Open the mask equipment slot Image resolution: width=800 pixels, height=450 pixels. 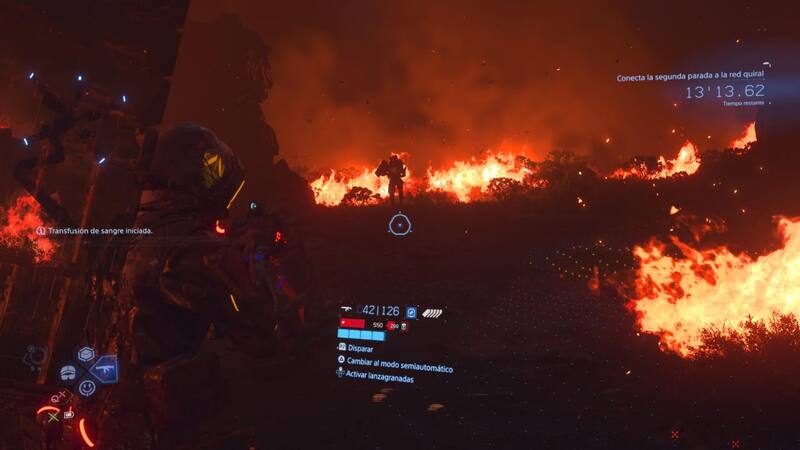pos(68,372)
